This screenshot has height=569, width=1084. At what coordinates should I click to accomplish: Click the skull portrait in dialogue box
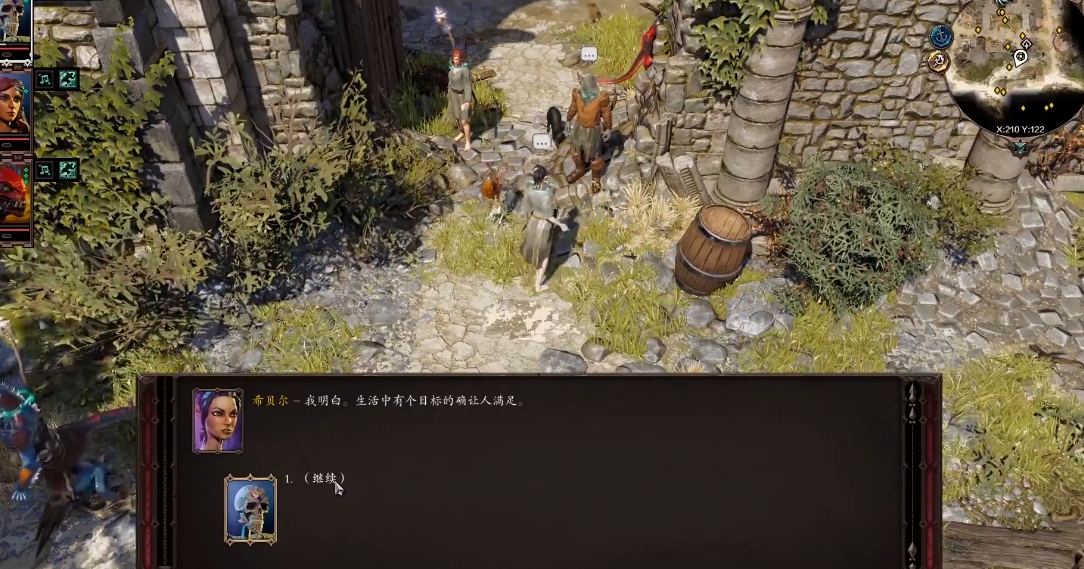[x=250, y=509]
